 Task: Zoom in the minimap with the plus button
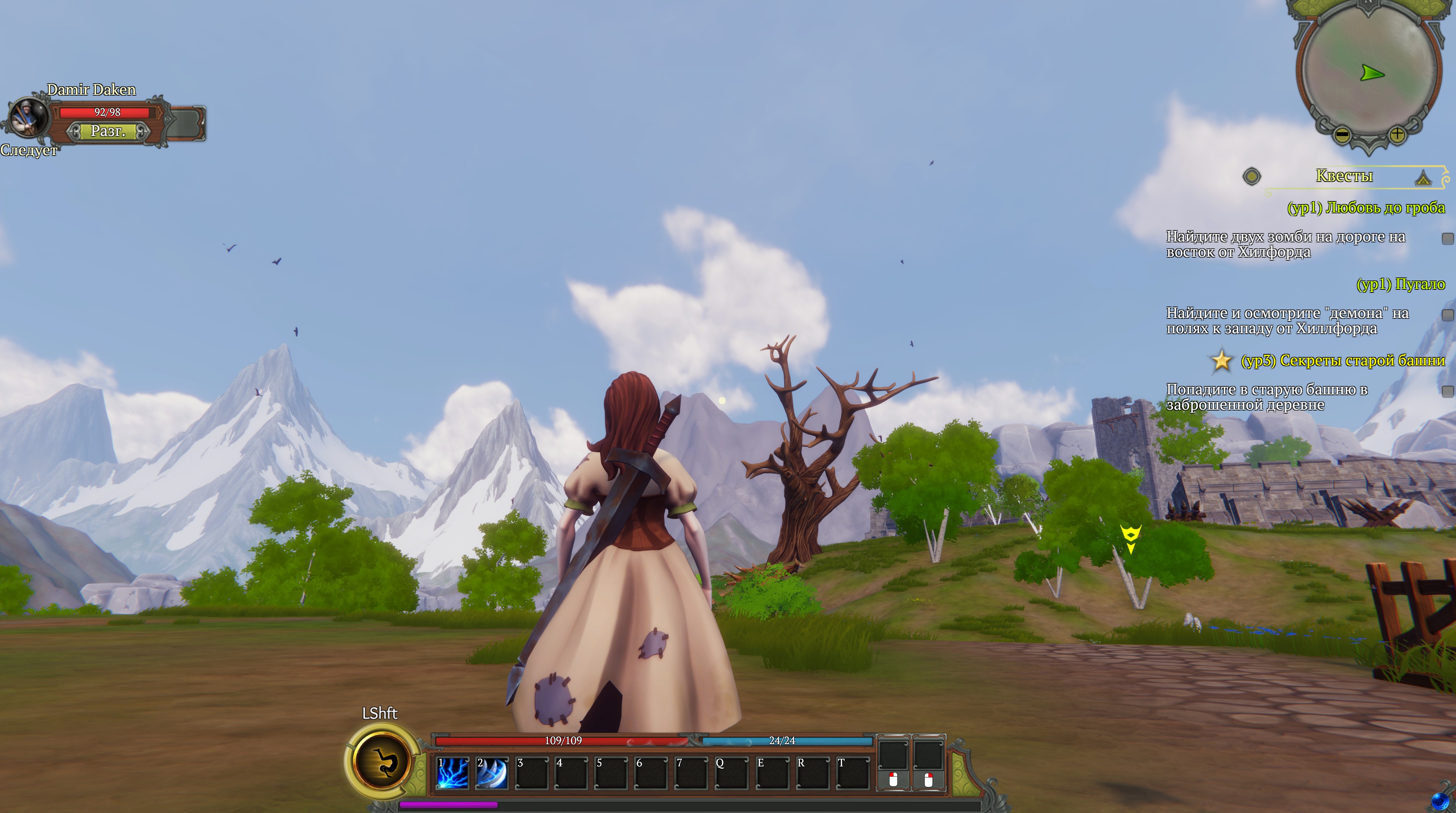1397,135
